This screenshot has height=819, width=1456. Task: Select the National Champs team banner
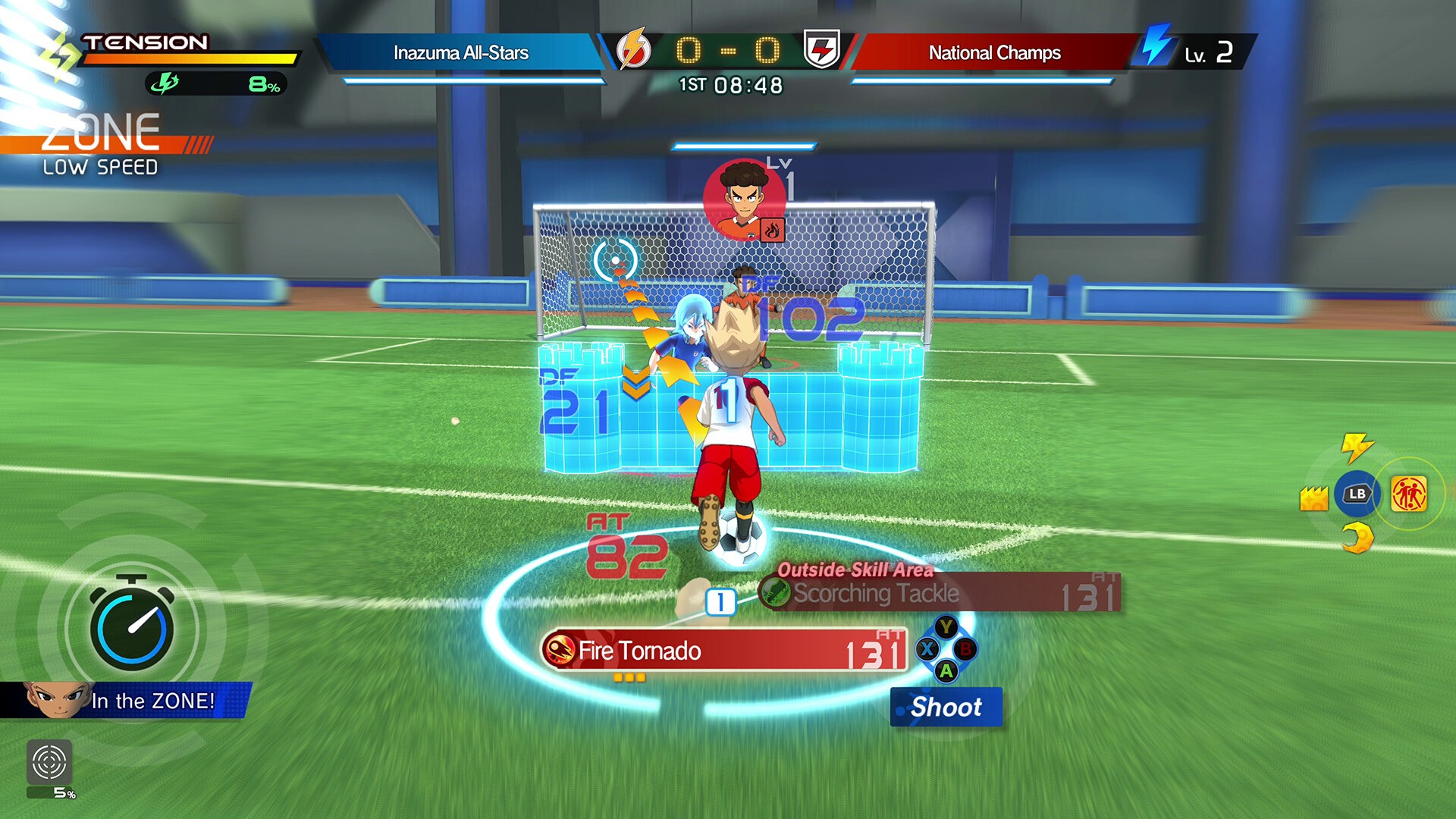(995, 52)
